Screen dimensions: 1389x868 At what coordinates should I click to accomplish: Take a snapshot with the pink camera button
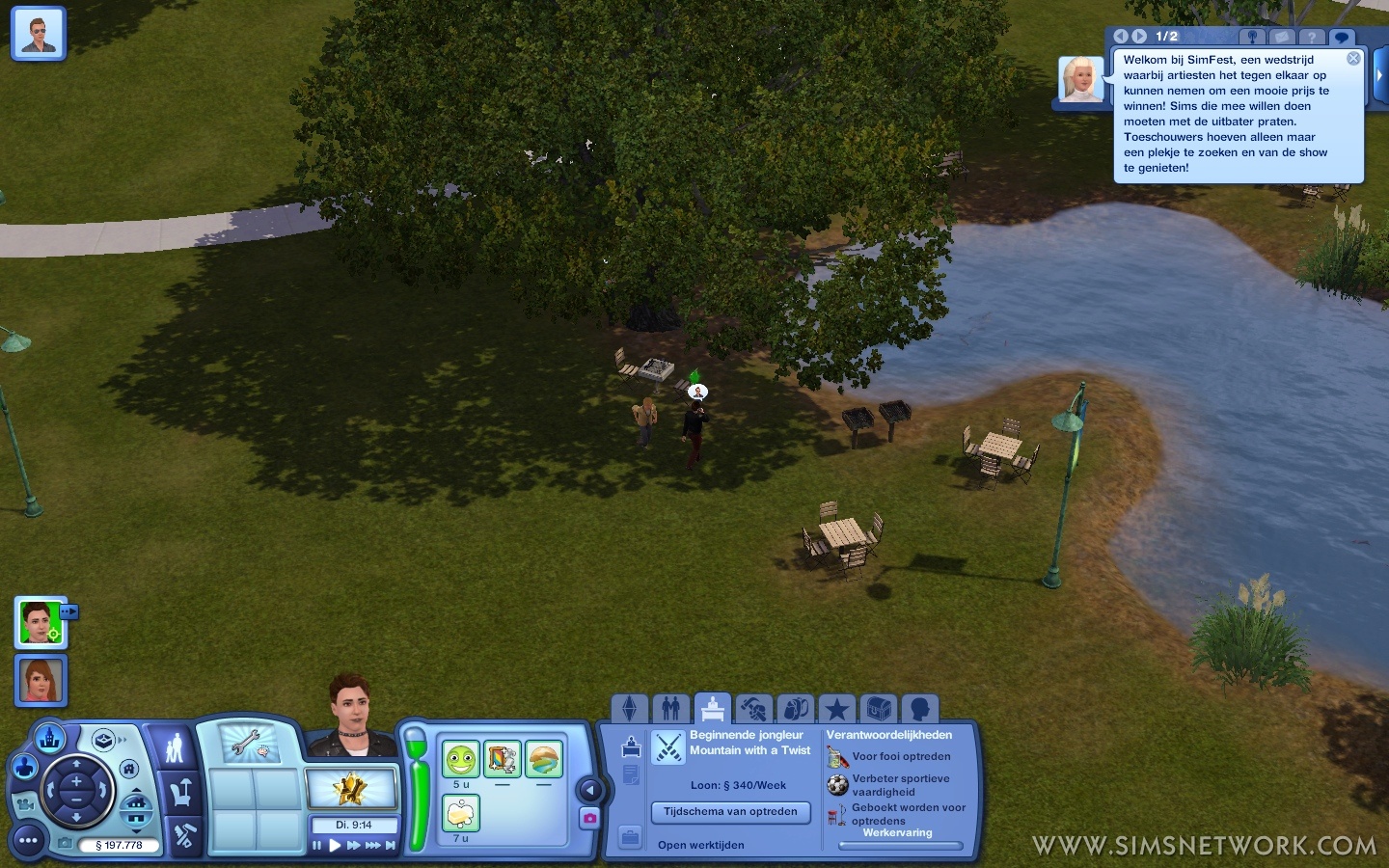pos(589,818)
